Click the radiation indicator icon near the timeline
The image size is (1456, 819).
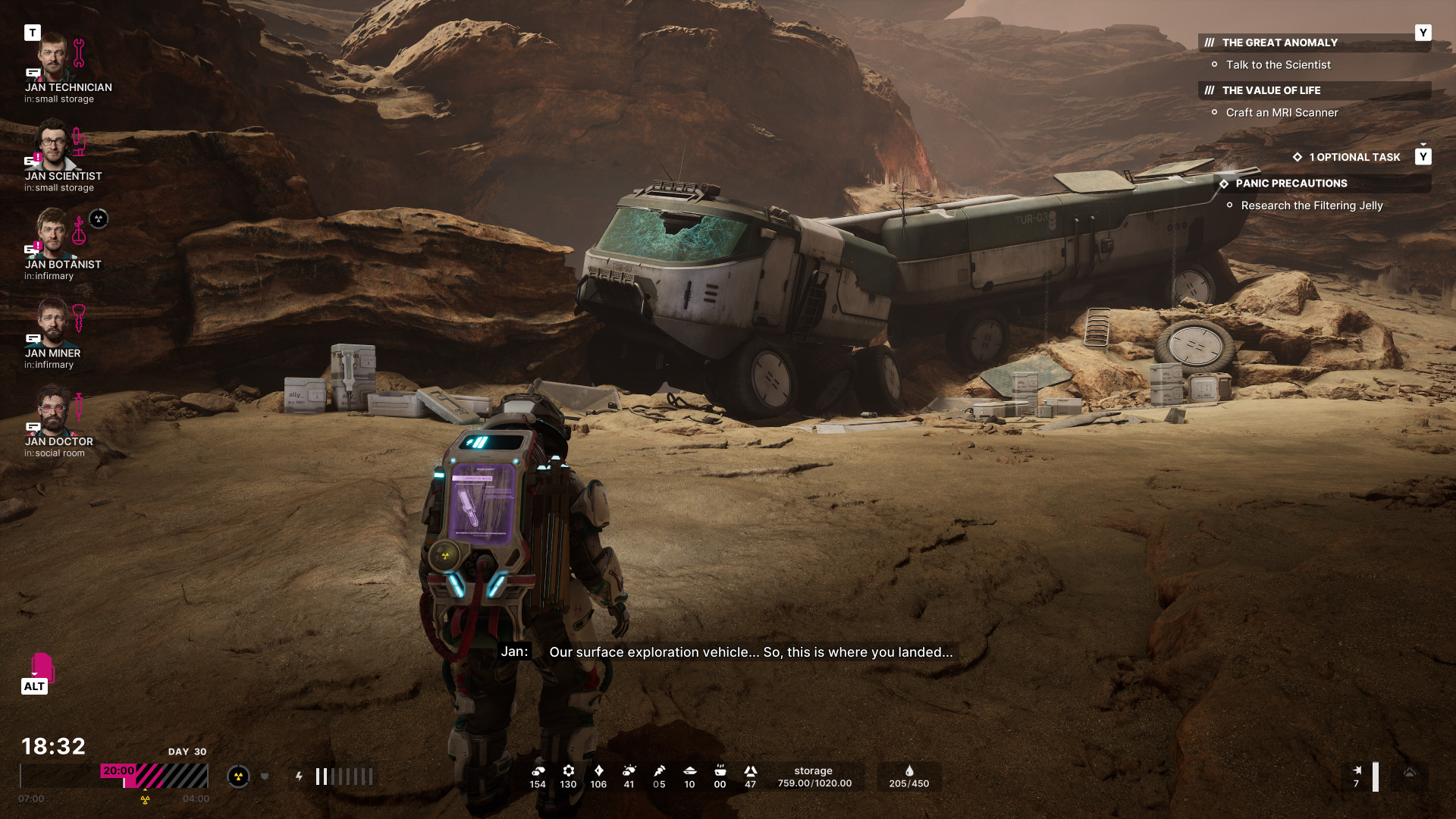click(x=238, y=777)
